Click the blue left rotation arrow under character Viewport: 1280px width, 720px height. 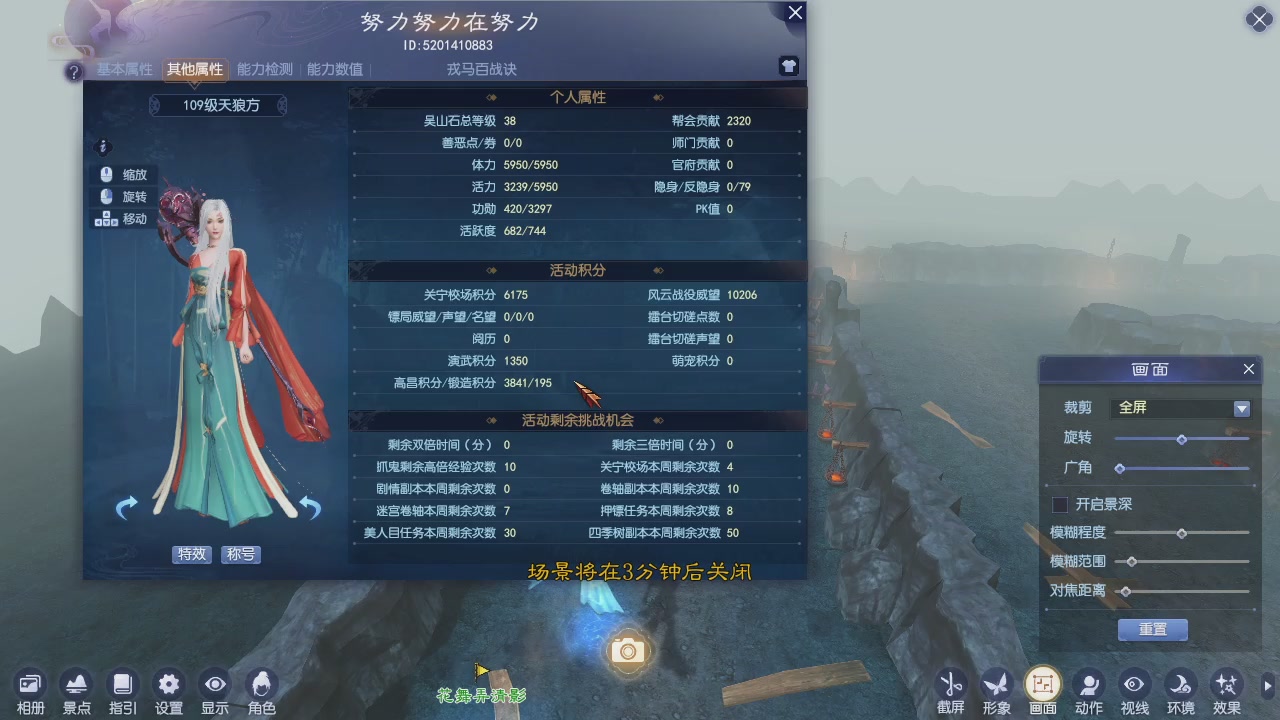coord(126,508)
